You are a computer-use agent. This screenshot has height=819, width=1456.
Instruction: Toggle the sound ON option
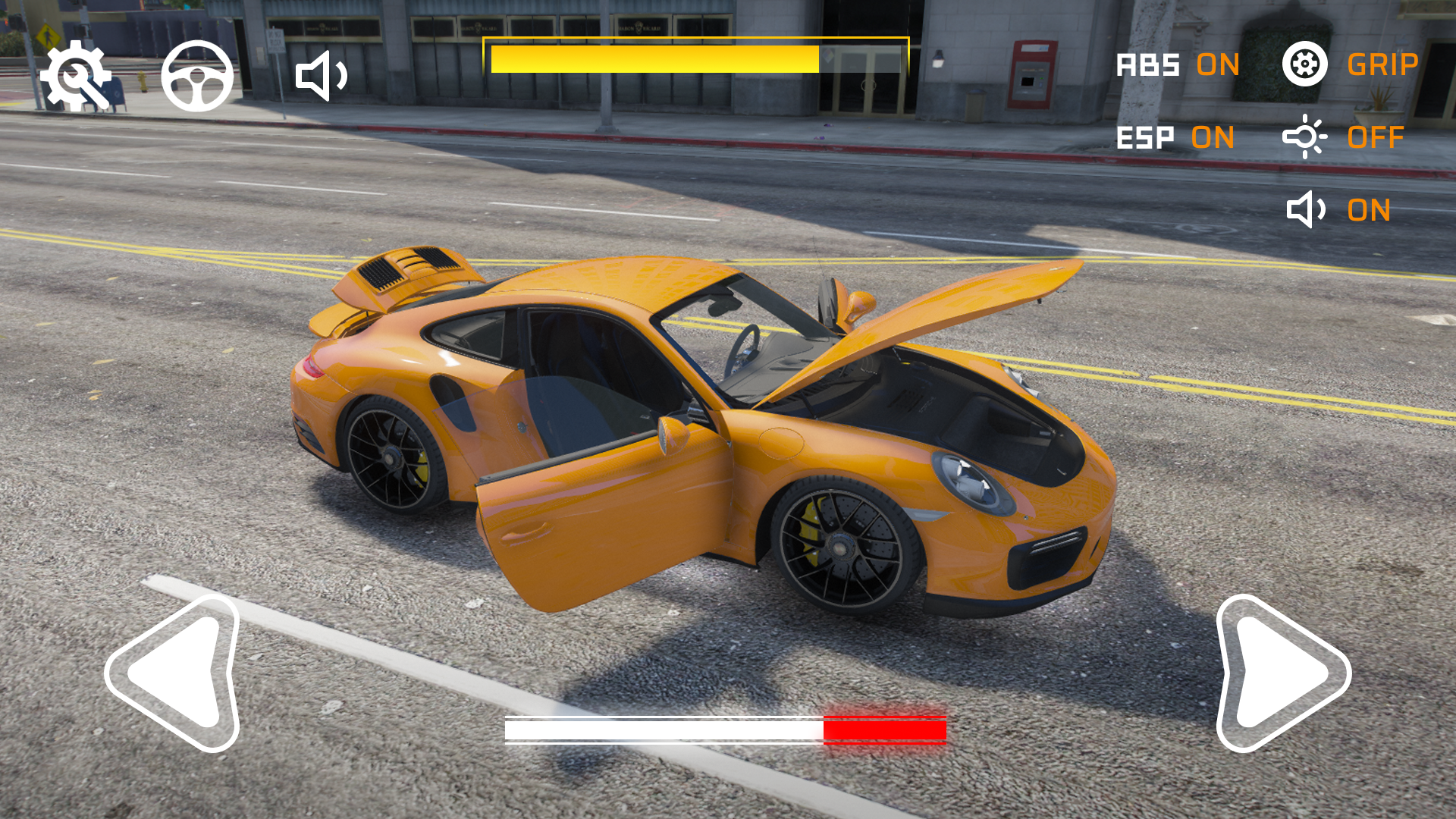(1339, 210)
